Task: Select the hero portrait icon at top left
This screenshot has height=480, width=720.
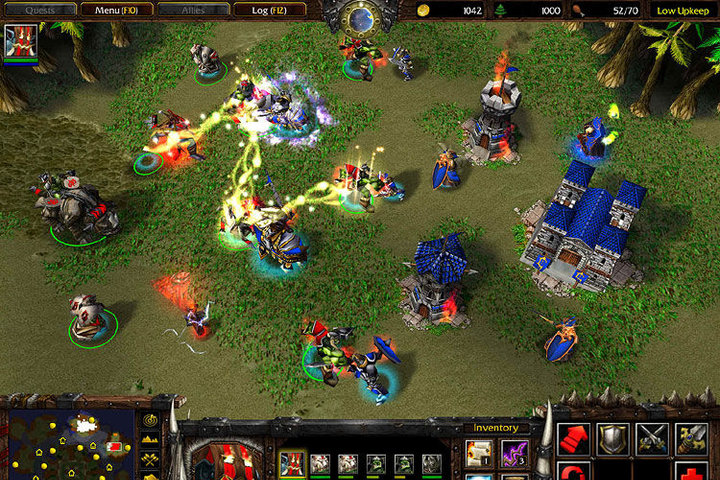Action: pos(20,42)
